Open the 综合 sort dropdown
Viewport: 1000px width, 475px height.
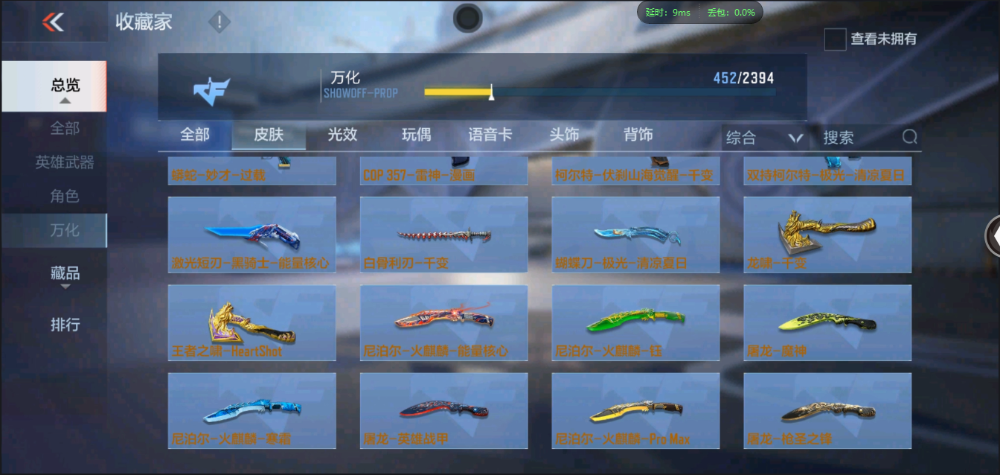coord(765,138)
